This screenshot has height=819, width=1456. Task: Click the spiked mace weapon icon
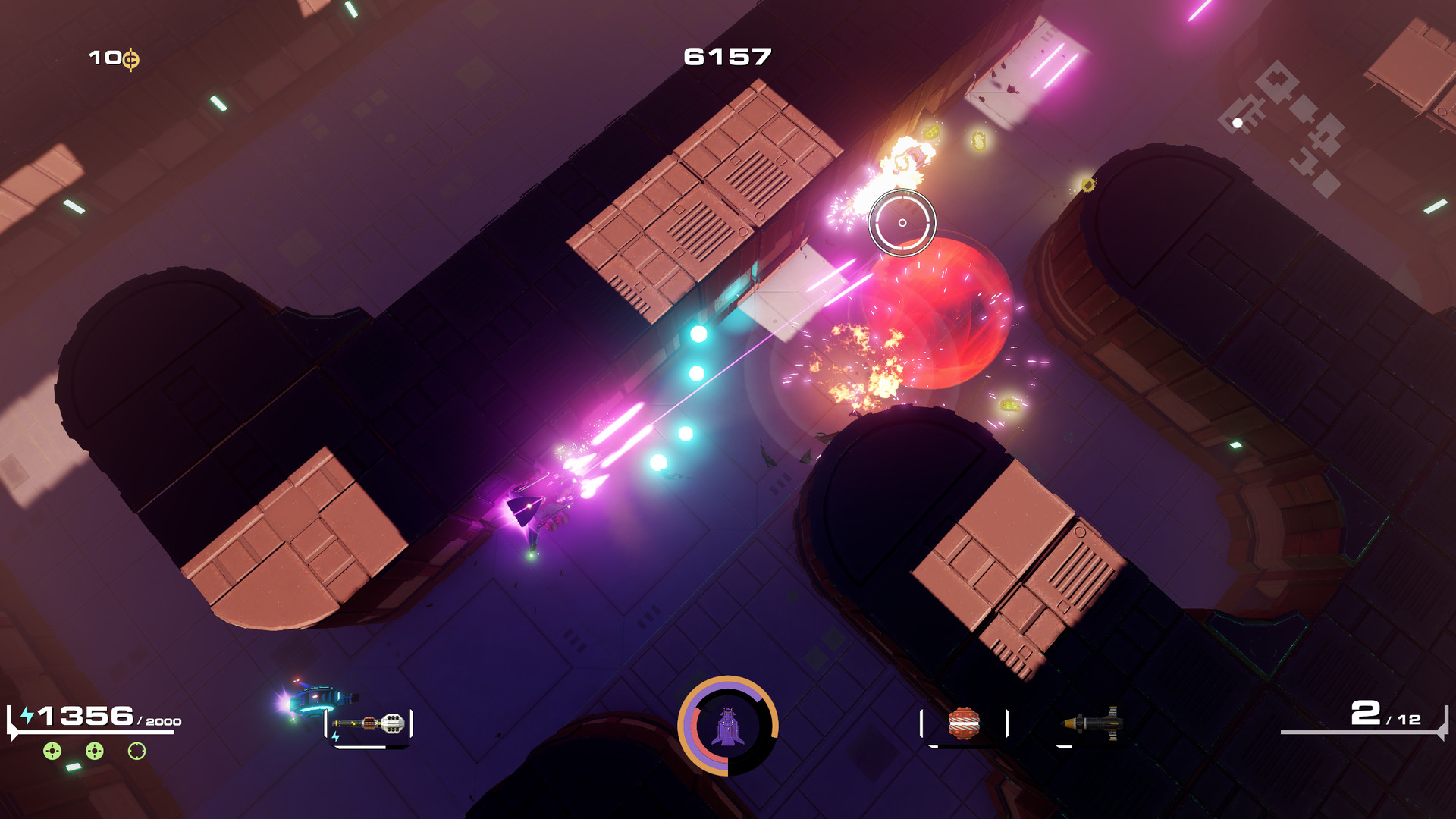point(369,723)
